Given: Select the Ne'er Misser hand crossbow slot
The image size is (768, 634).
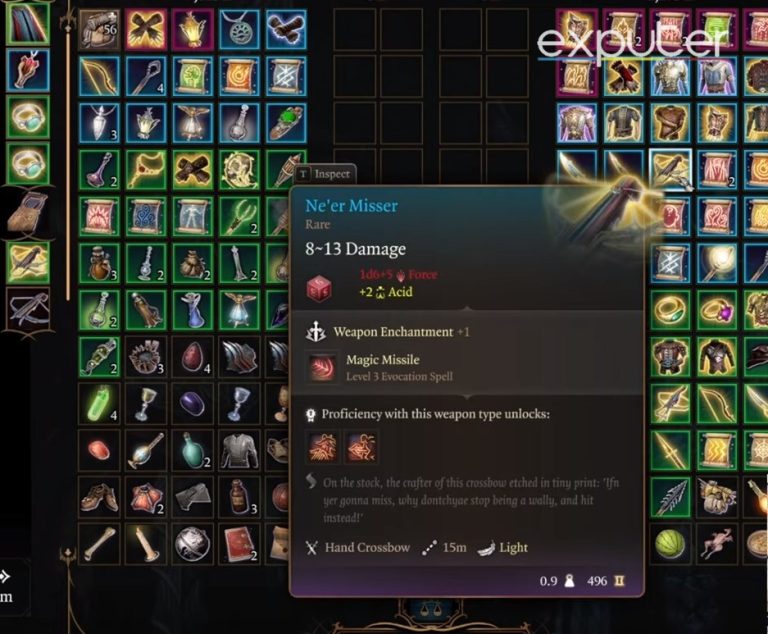Looking at the screenshot, I should (x=669, y=170).
